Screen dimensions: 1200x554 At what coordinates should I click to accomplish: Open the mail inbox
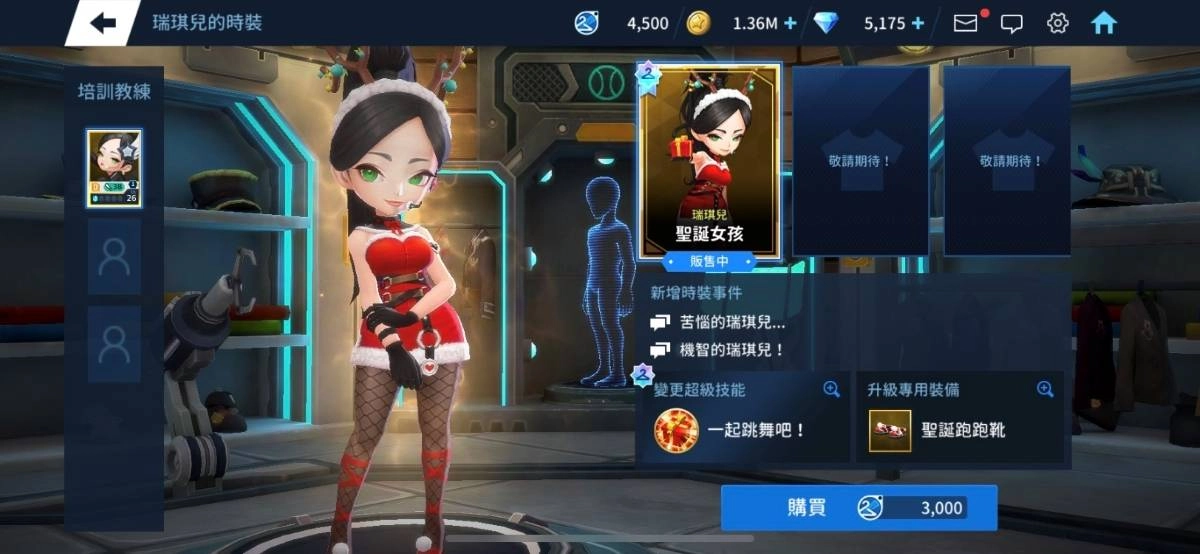point(965,23)
